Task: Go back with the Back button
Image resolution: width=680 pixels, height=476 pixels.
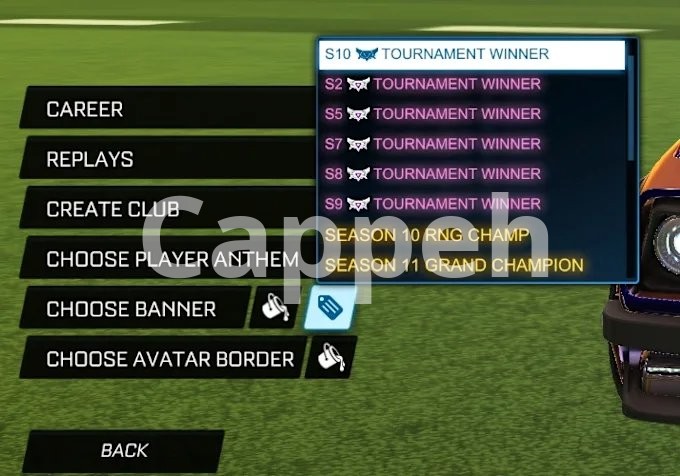Action: point(124,451)
